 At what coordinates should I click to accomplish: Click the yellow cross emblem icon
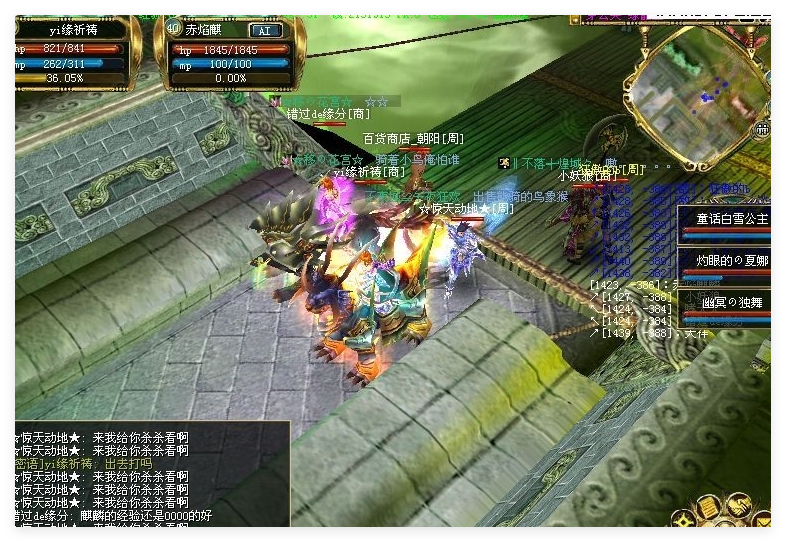tap(684, 519)
